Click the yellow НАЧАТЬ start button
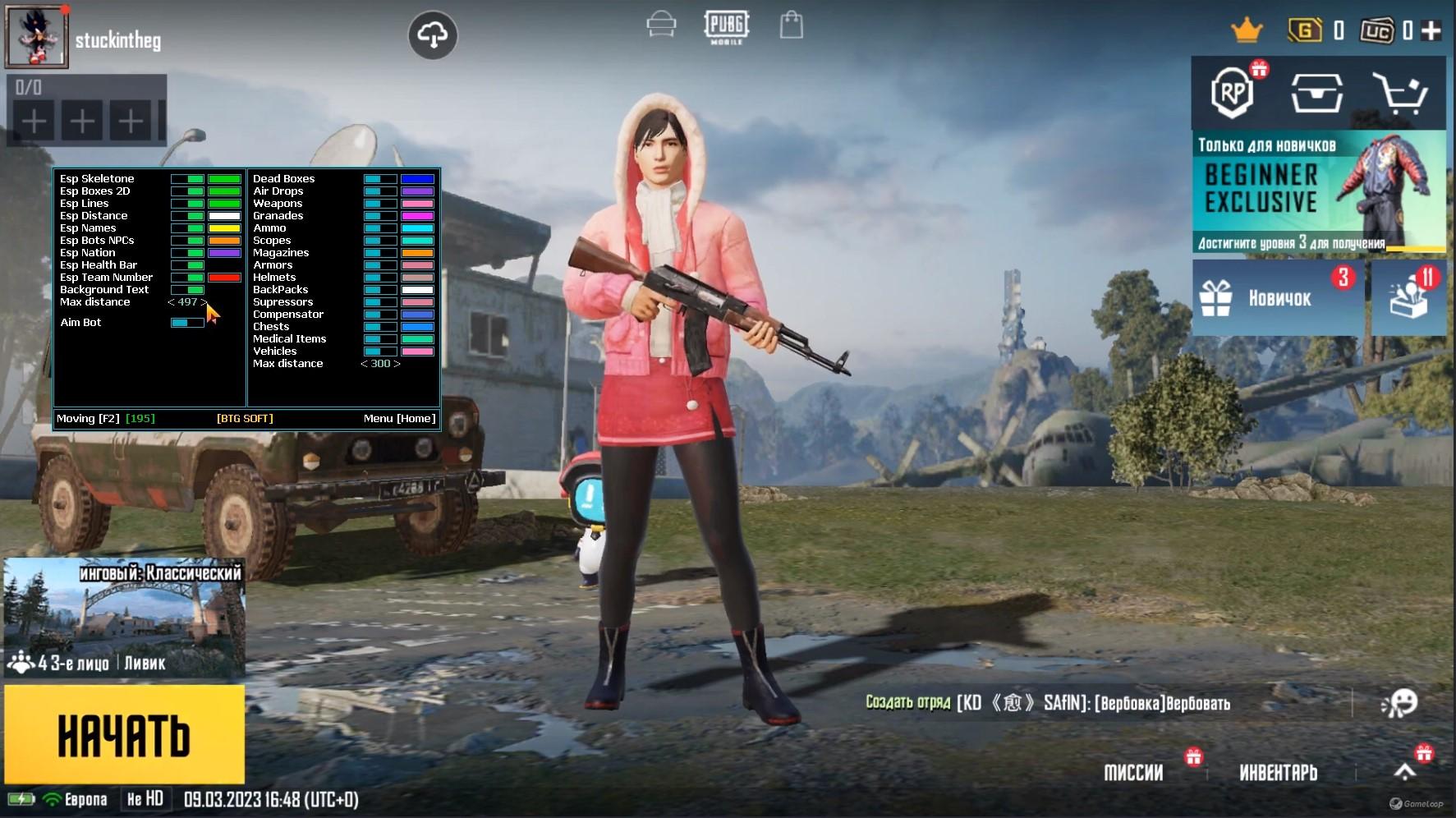 click(x=124, y=734)
